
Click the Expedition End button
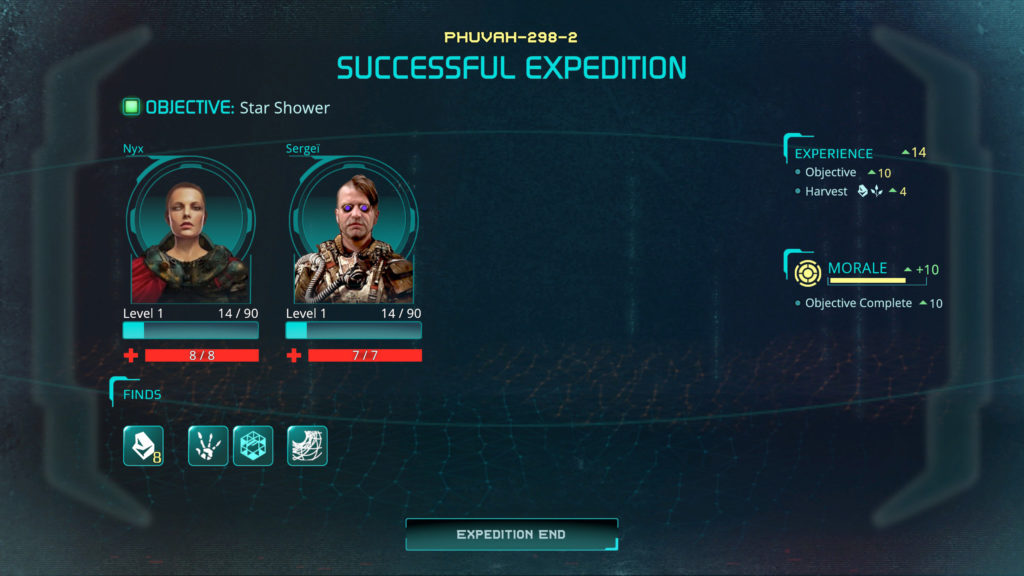click(511, 534)
